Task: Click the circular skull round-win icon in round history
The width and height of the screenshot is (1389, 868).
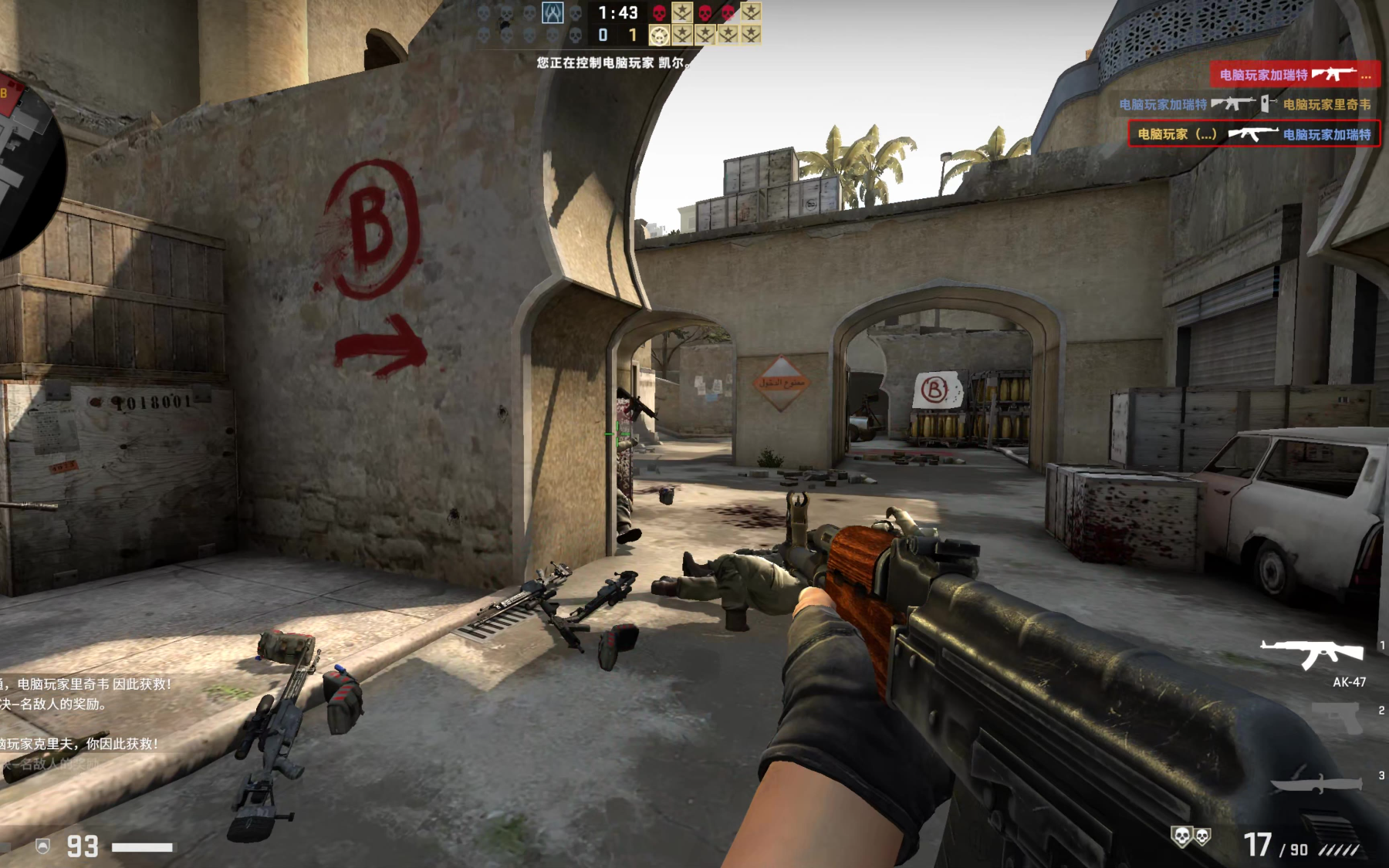Action: 659,35
